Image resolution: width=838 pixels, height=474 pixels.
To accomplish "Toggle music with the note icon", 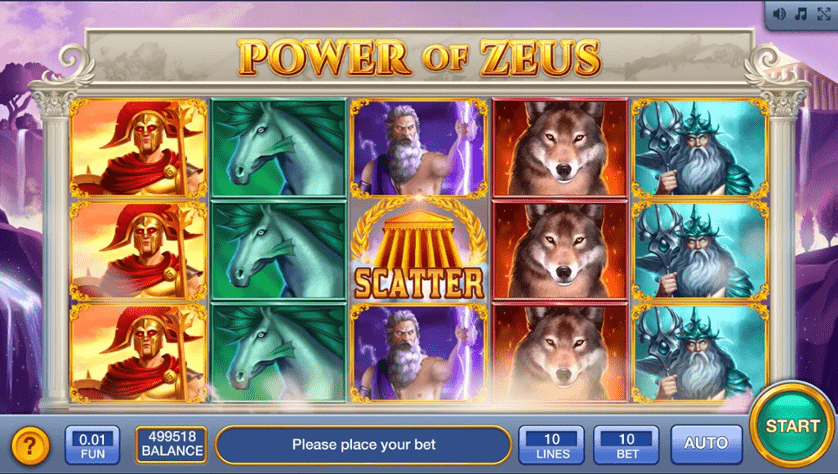I will [800, 14].
